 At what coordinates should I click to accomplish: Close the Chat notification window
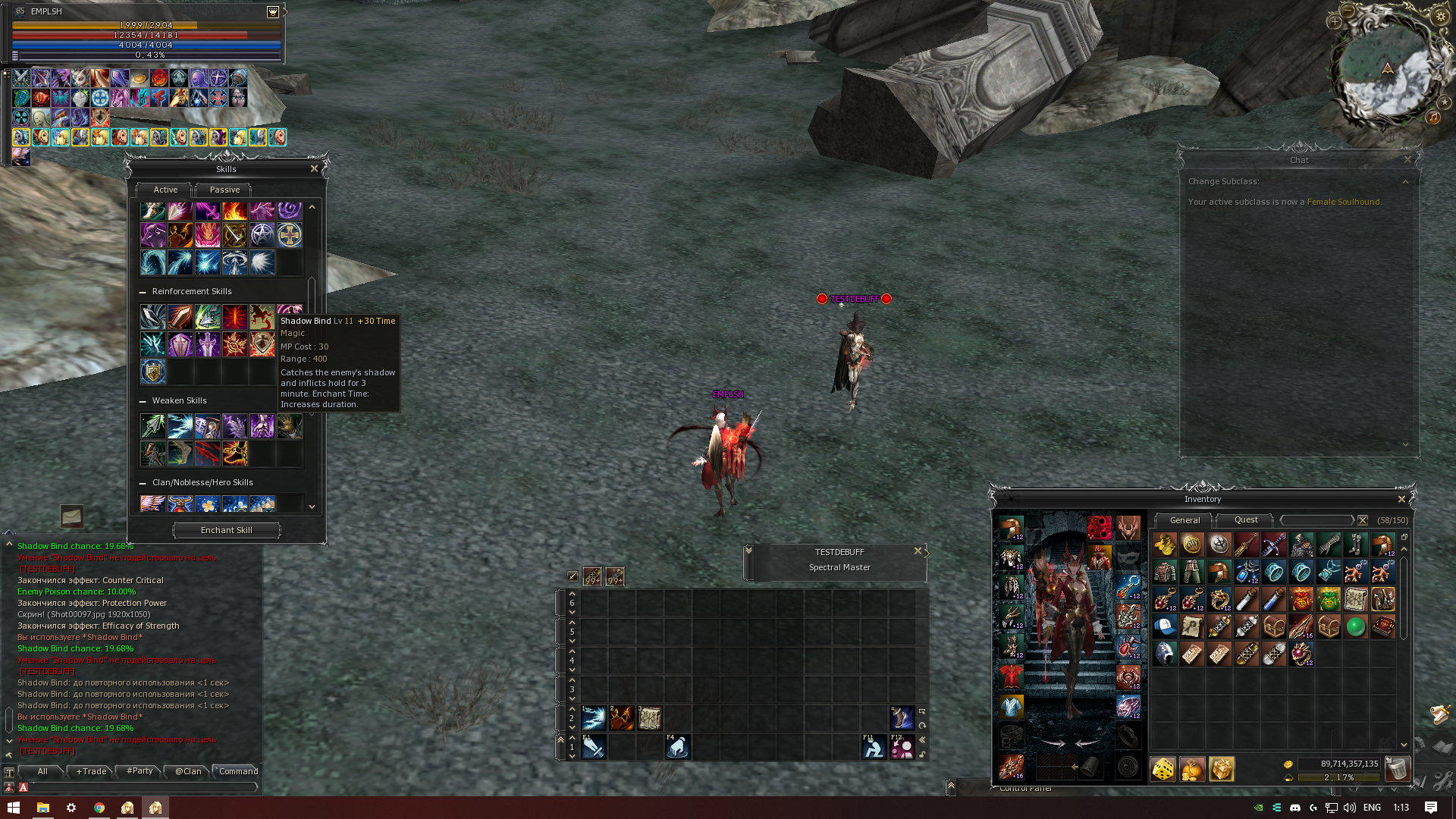point(1407,160)
